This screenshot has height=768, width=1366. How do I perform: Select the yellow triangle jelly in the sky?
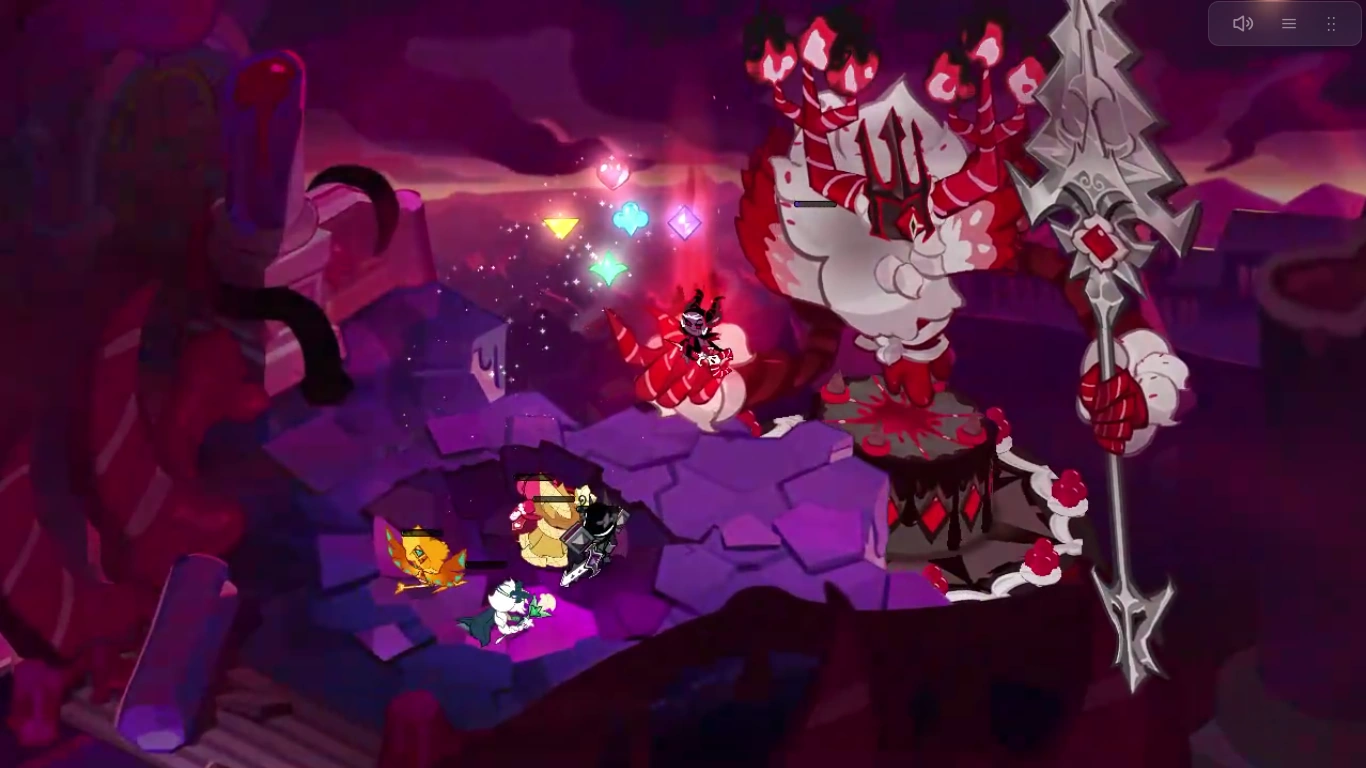tap(560, 228)
